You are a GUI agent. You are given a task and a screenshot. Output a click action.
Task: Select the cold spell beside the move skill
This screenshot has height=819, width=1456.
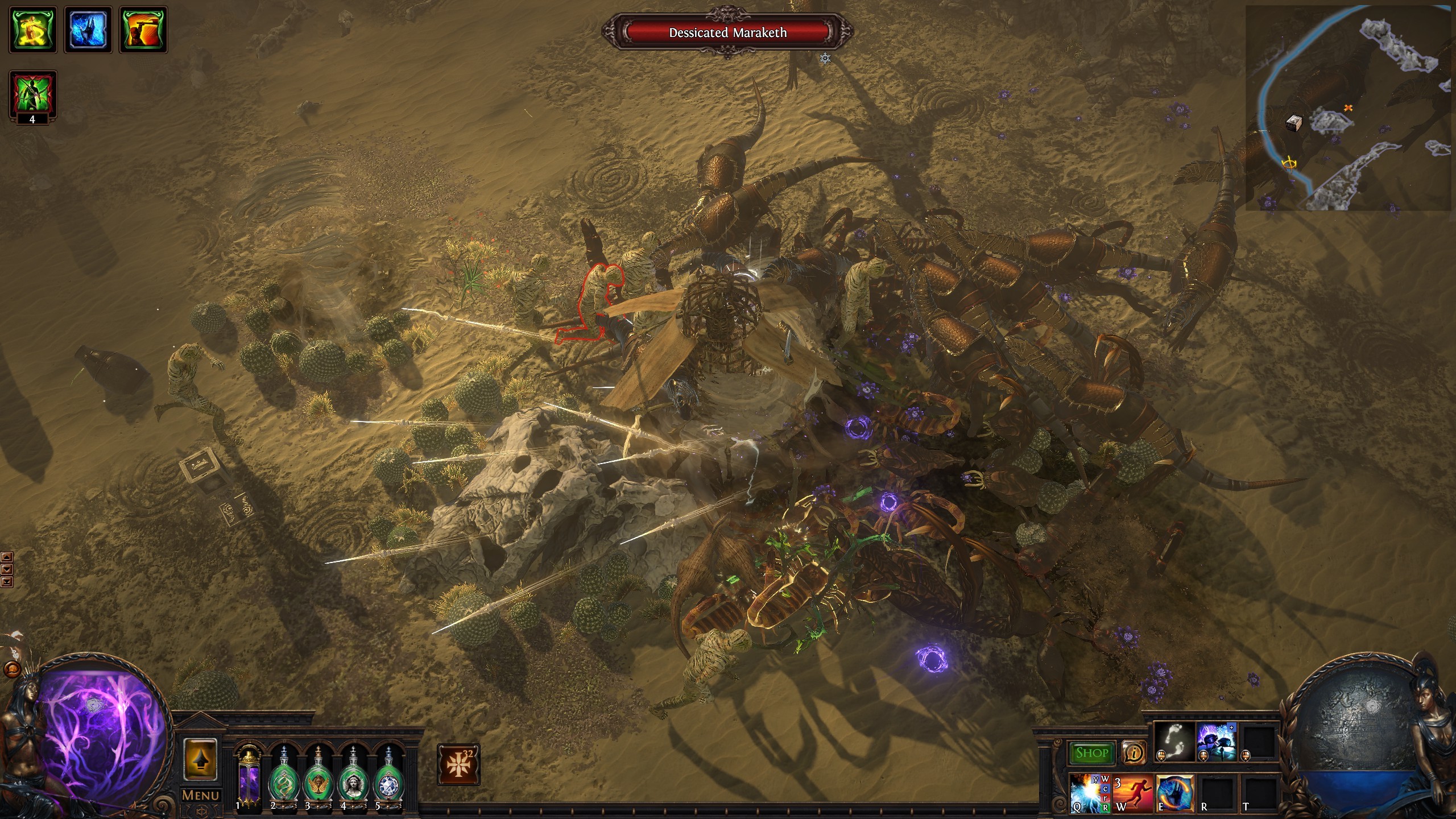tap(1216, 742)
